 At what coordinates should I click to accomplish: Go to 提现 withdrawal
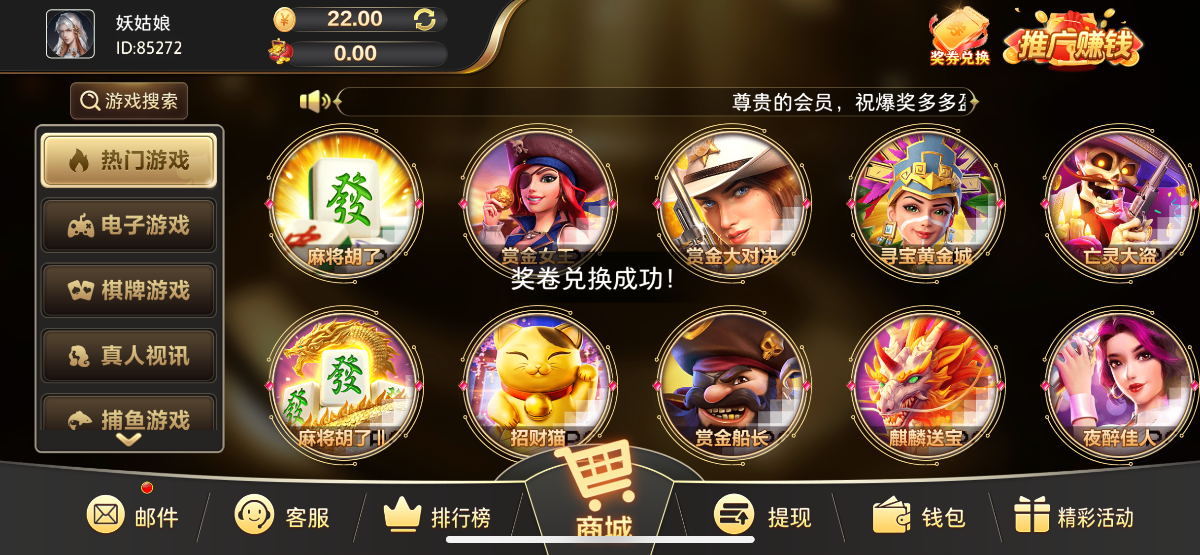pyautogui.click(x=762, y=516)
